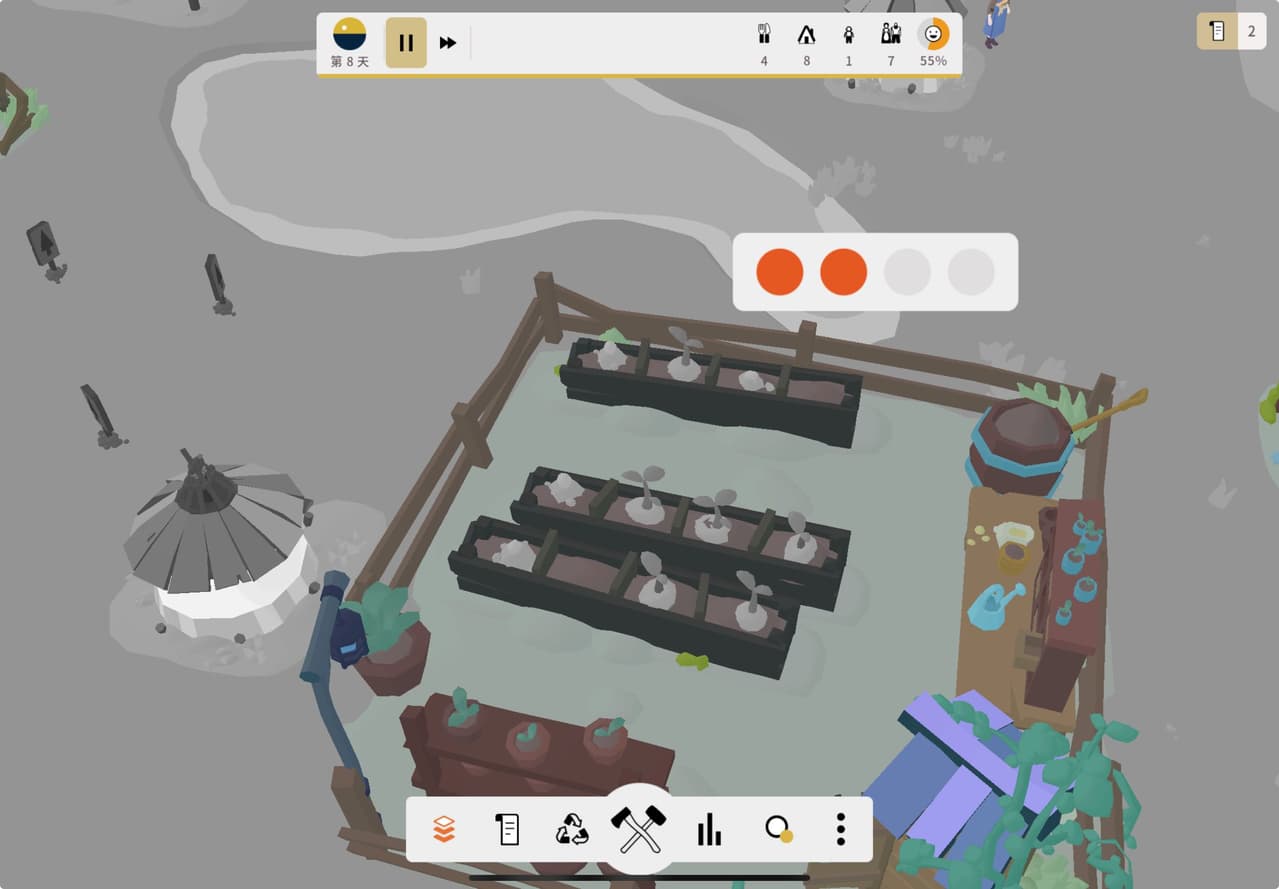Toggle the orange layers overlay button
The image size is (1279, 889).
pos(444,829)
